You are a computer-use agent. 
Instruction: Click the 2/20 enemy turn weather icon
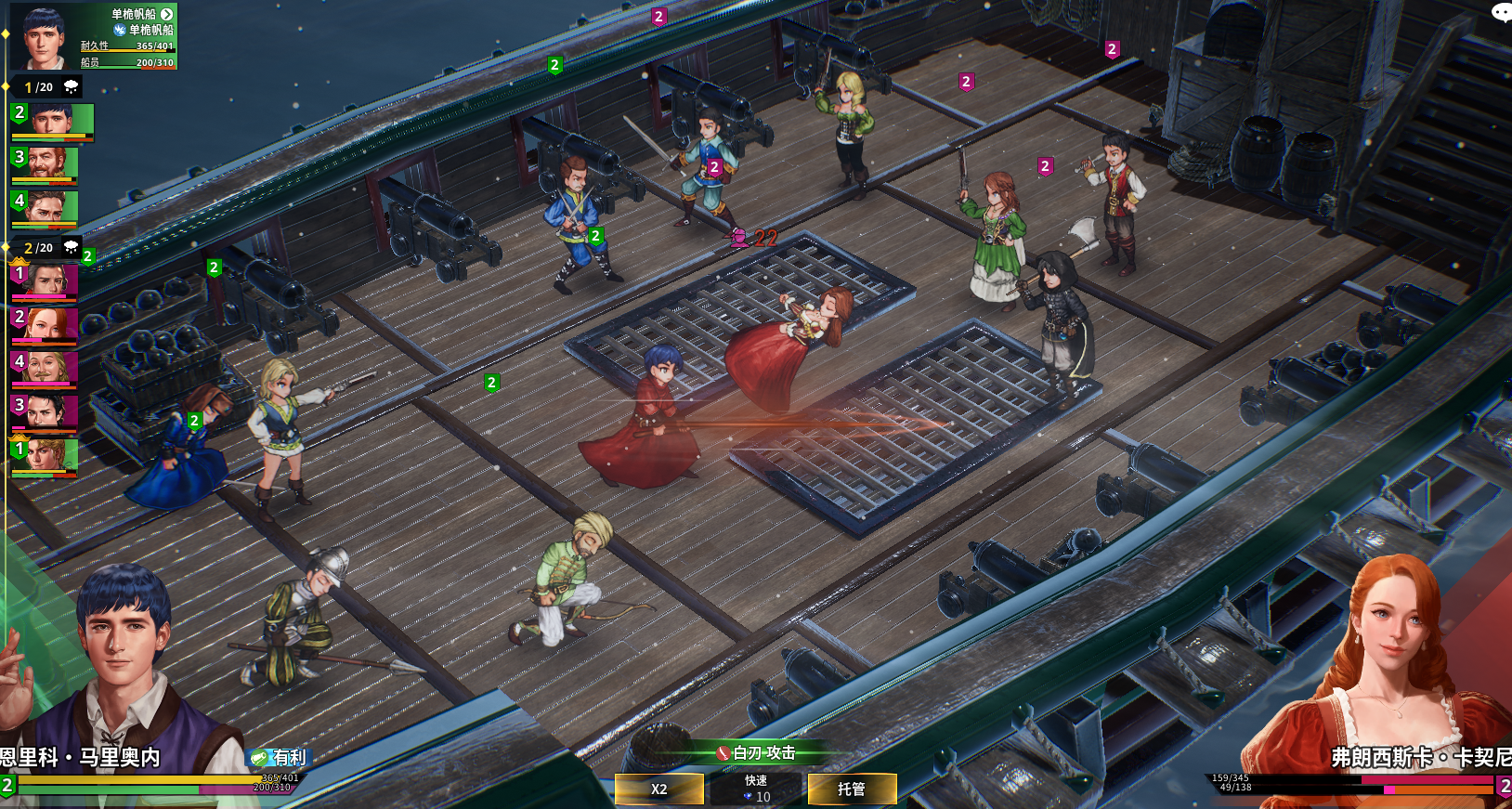coord(71,247)
